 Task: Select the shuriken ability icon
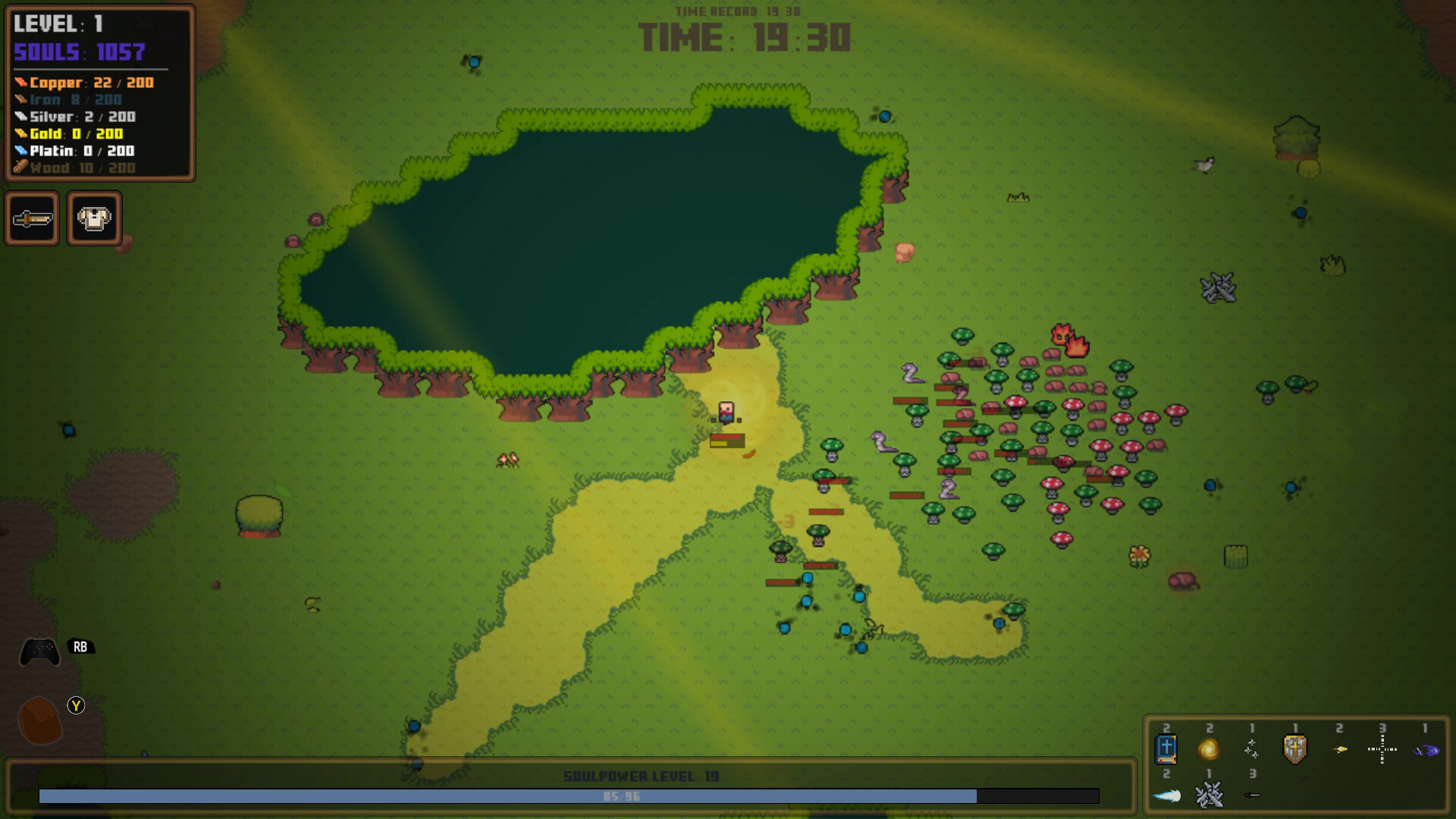click(1252, 749)
